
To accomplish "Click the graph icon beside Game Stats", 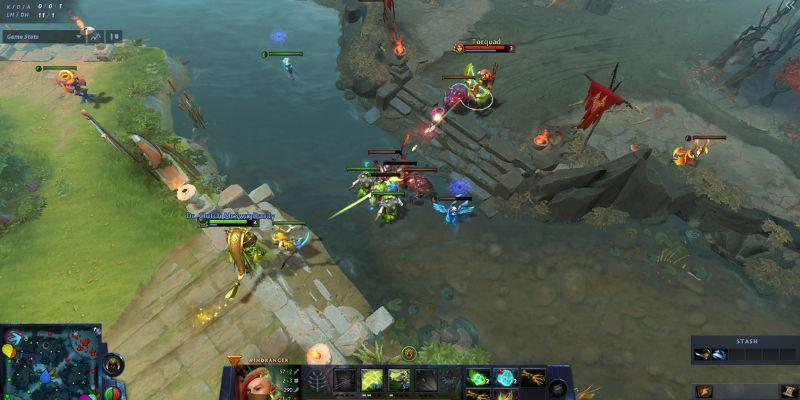I will pyautogui.click(x=96, y=36).
